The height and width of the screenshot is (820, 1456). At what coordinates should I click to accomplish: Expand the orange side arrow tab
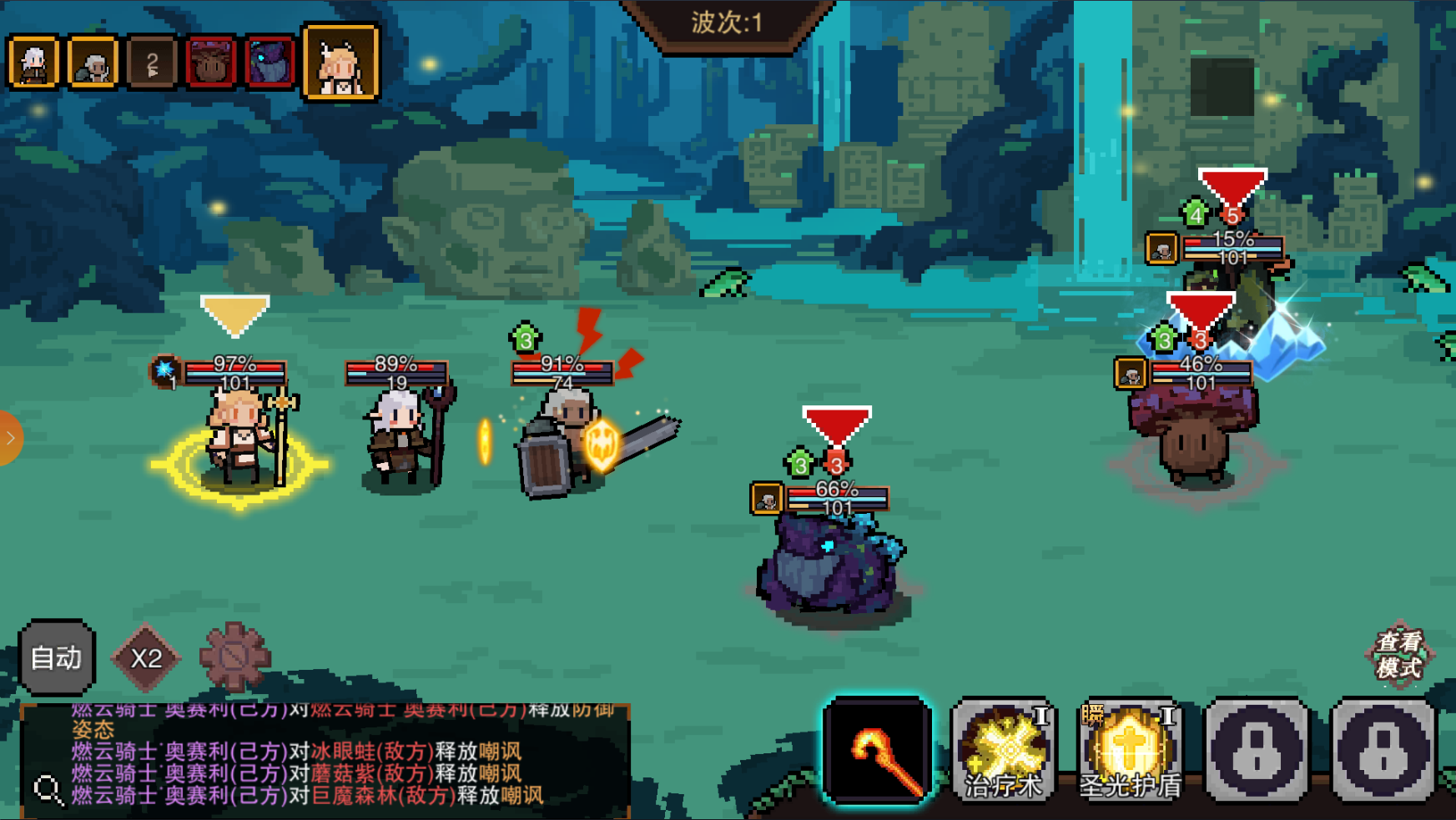[10, 438]
